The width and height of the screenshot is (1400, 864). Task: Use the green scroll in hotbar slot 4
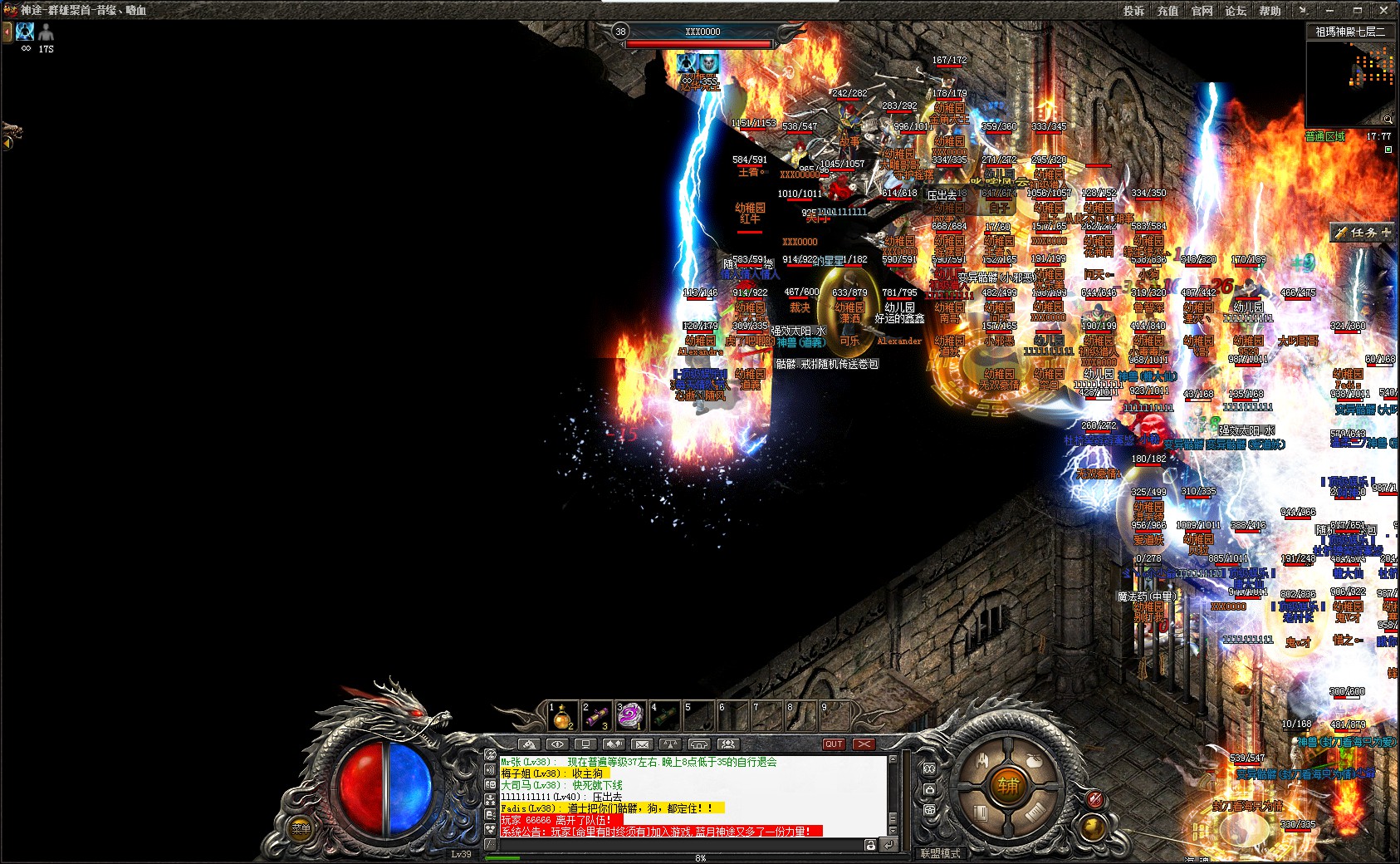click(663, 715)
